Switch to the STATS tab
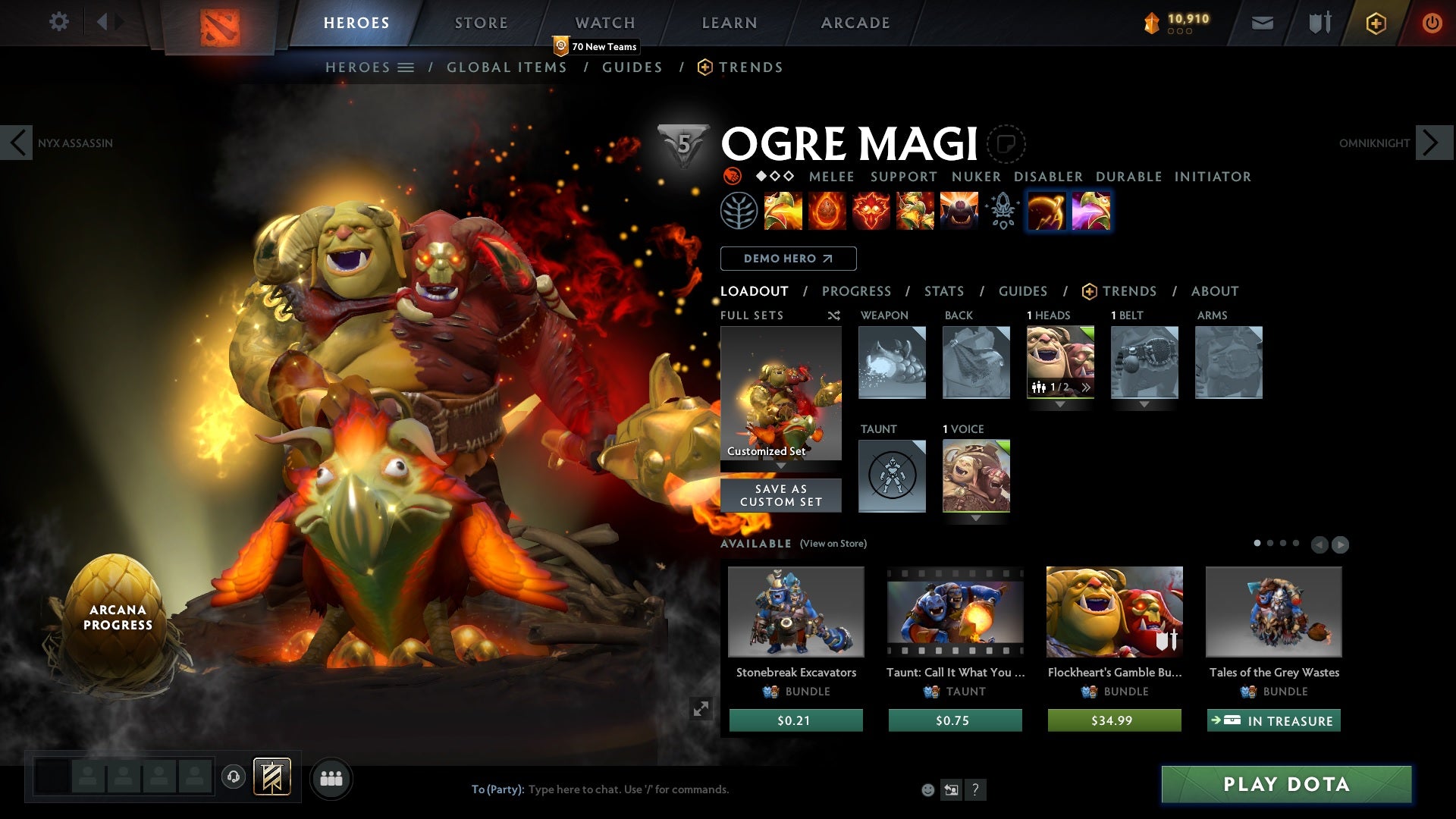This screenshot has height=819, width=1456. 944,291
